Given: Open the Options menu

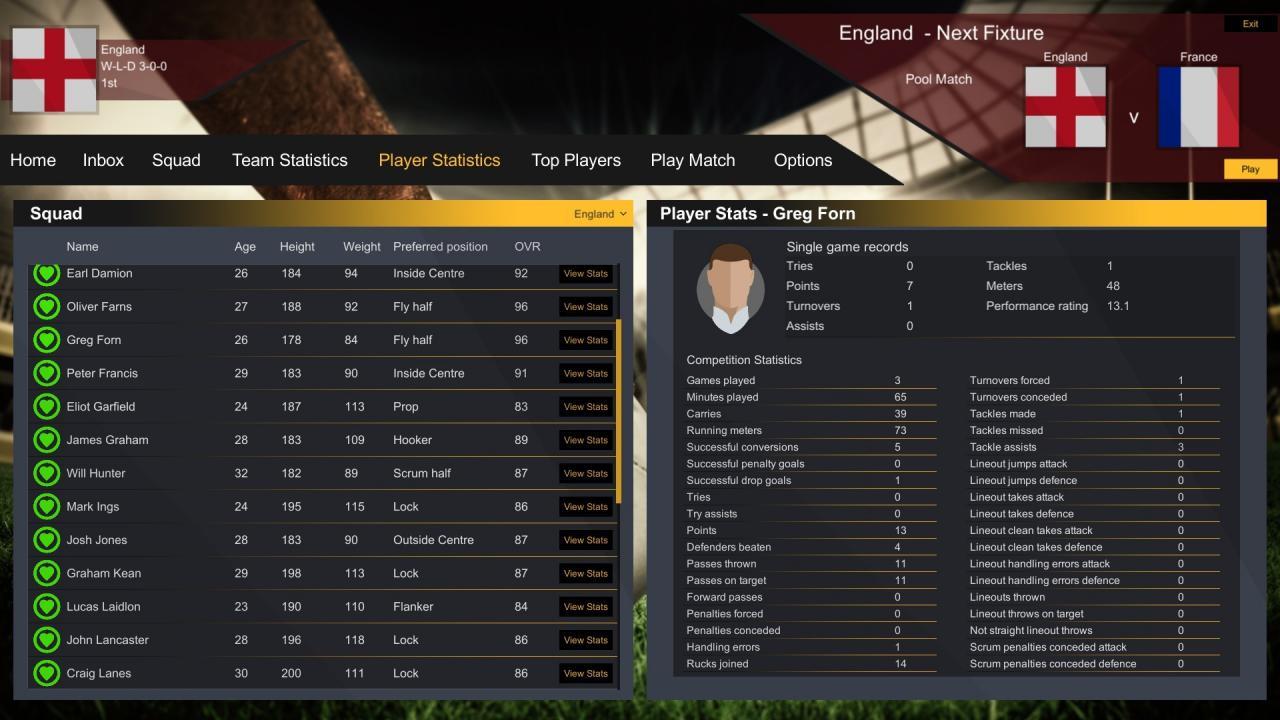Looking at the screenshot, I should tap(803, 160).
